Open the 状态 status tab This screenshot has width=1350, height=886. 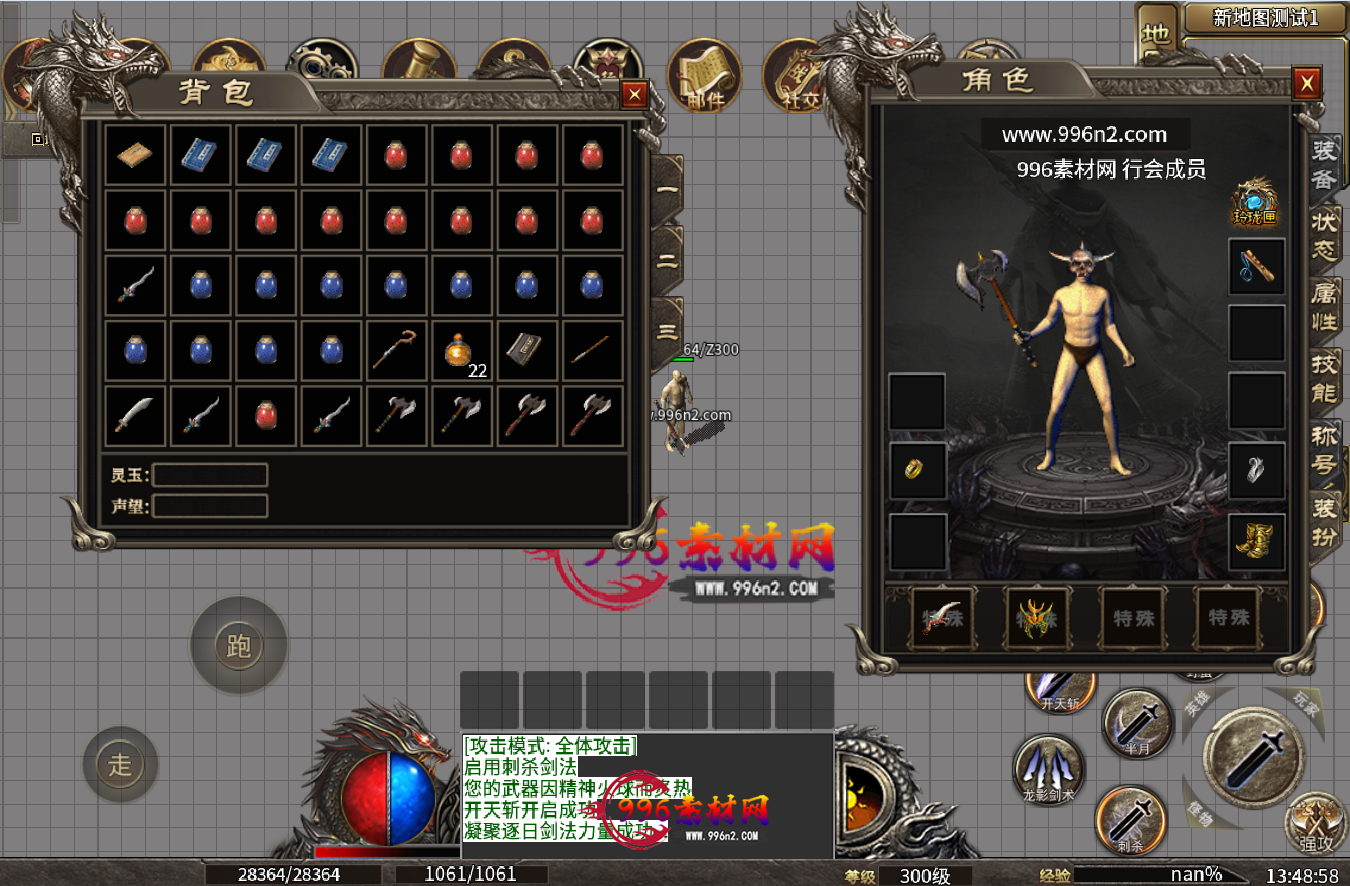[x=1325, y=233]
